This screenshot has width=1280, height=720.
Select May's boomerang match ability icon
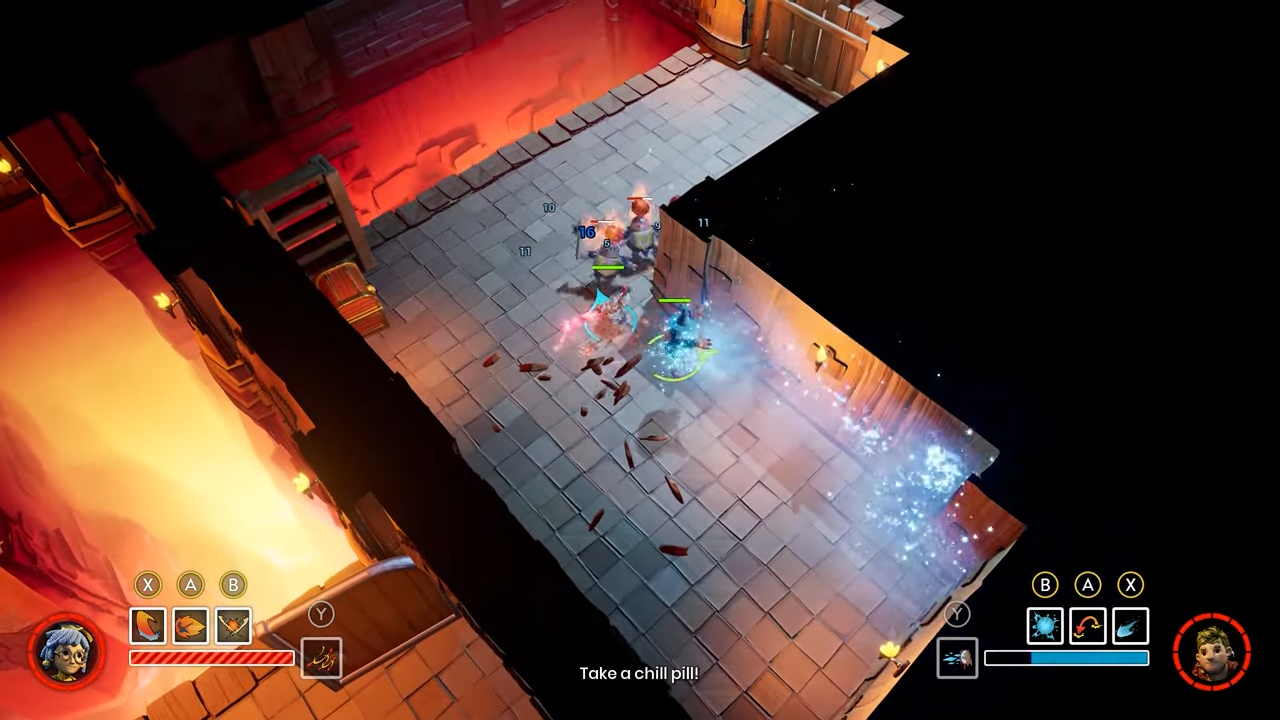pos(147,625)
